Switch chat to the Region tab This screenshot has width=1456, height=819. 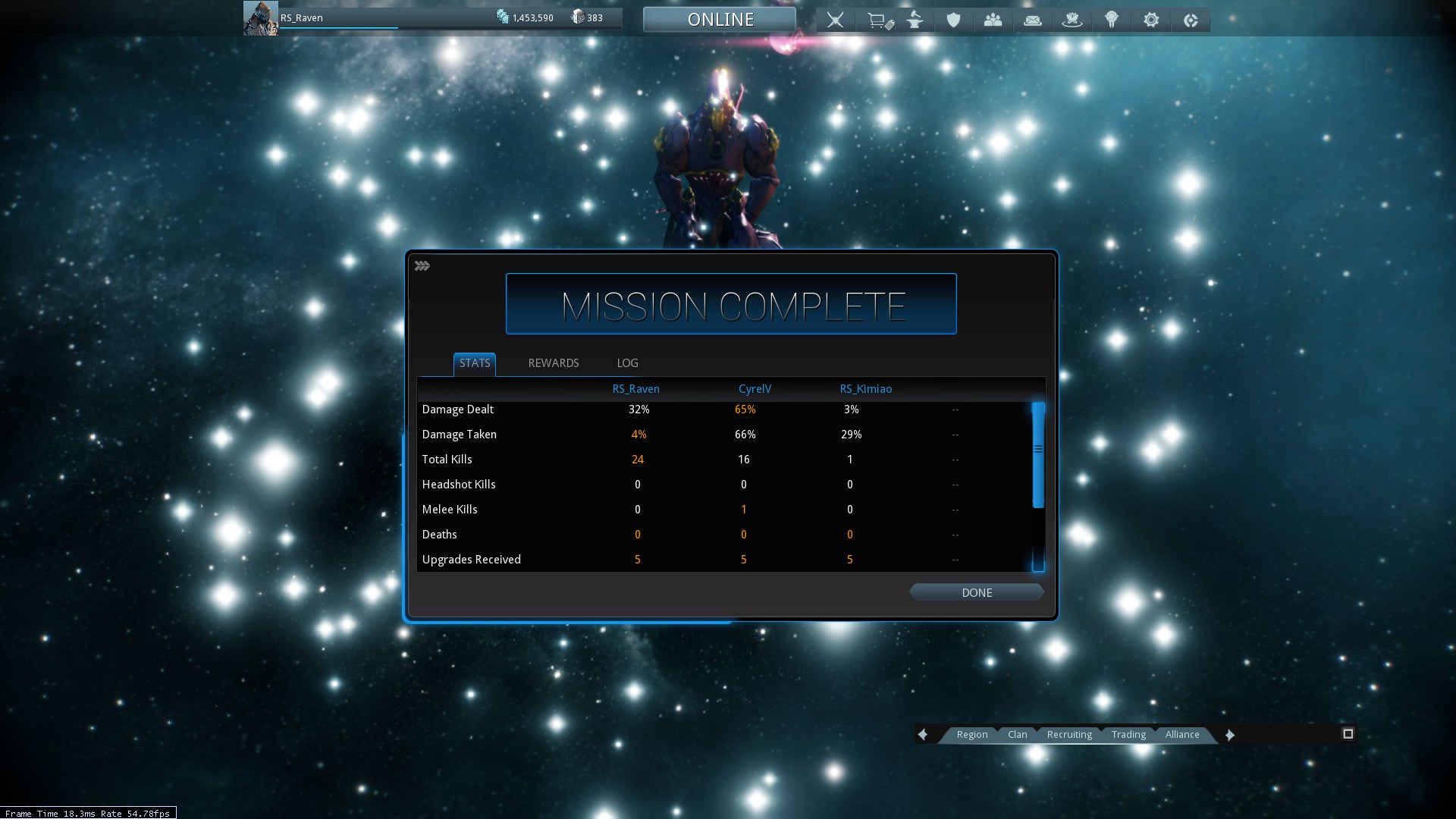click(971, 734)
